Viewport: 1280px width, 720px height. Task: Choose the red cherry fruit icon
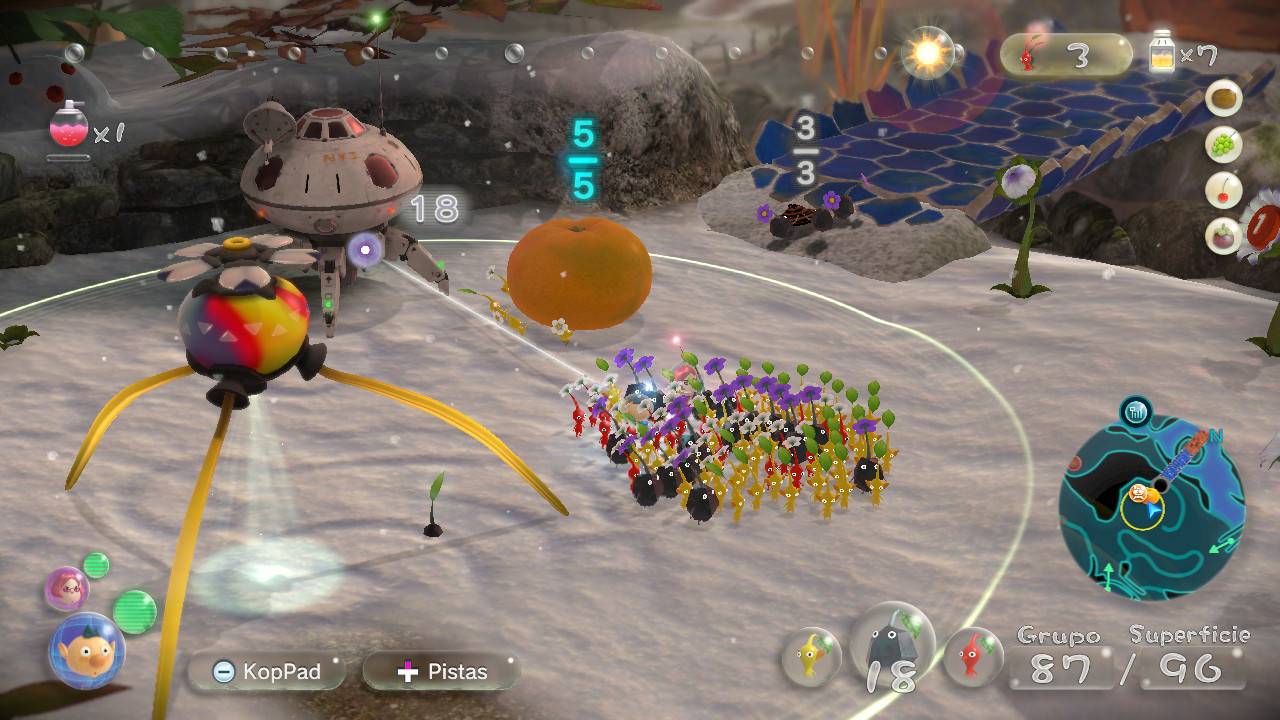click(x=1223, y=190)
